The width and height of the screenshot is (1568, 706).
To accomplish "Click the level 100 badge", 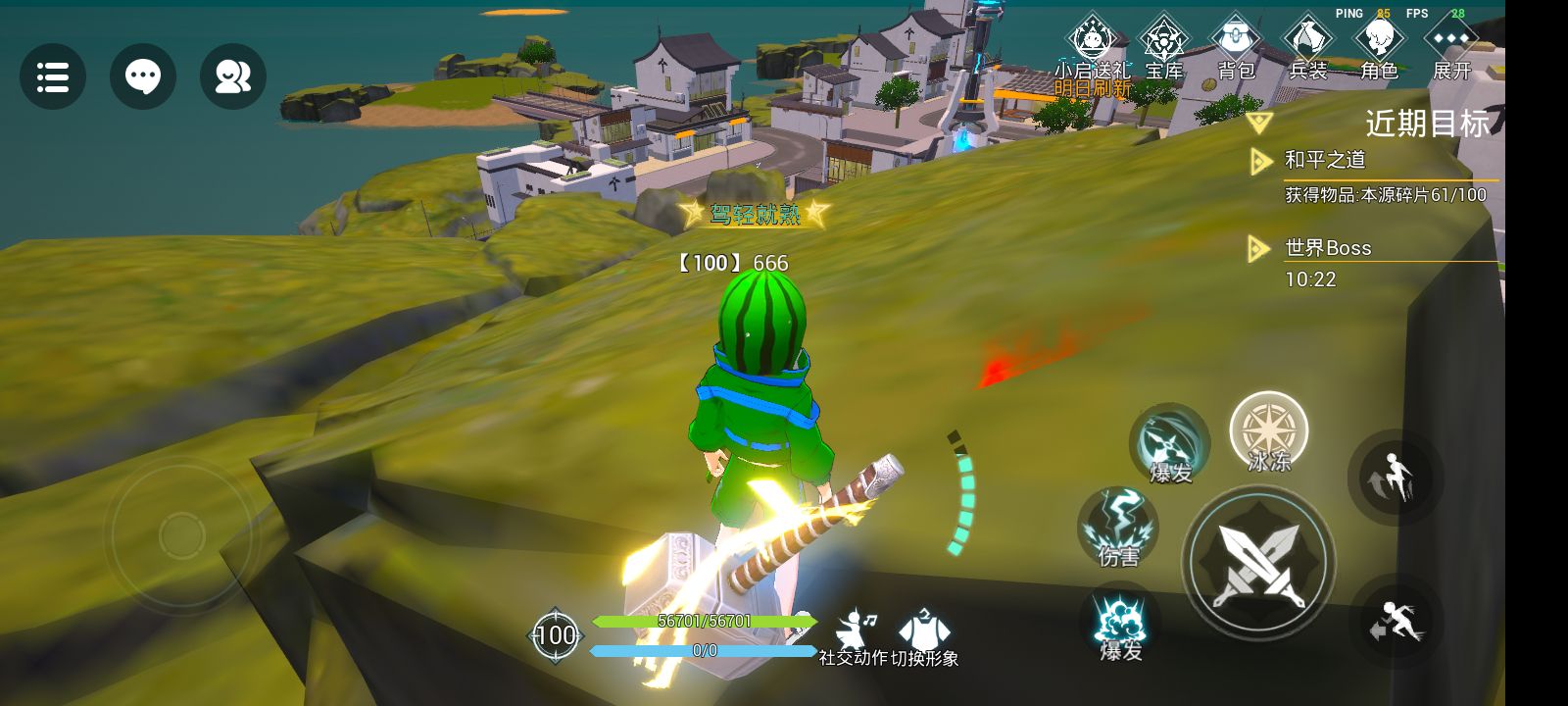I will [555, 635].
